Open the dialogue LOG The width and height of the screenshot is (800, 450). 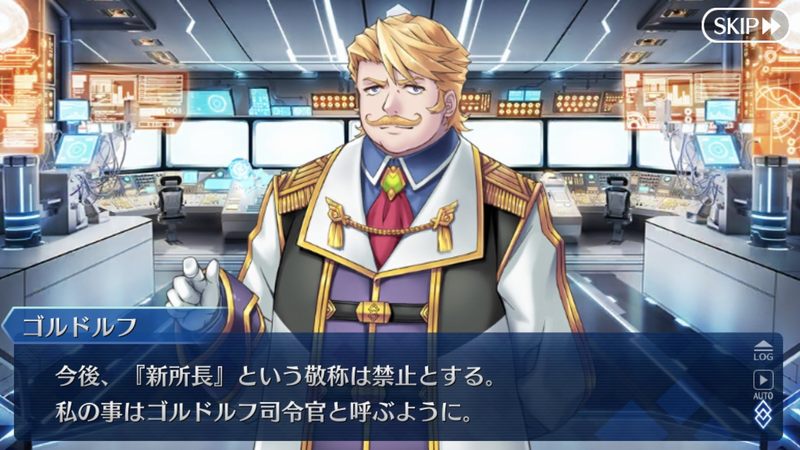click(x=763, y=350)
